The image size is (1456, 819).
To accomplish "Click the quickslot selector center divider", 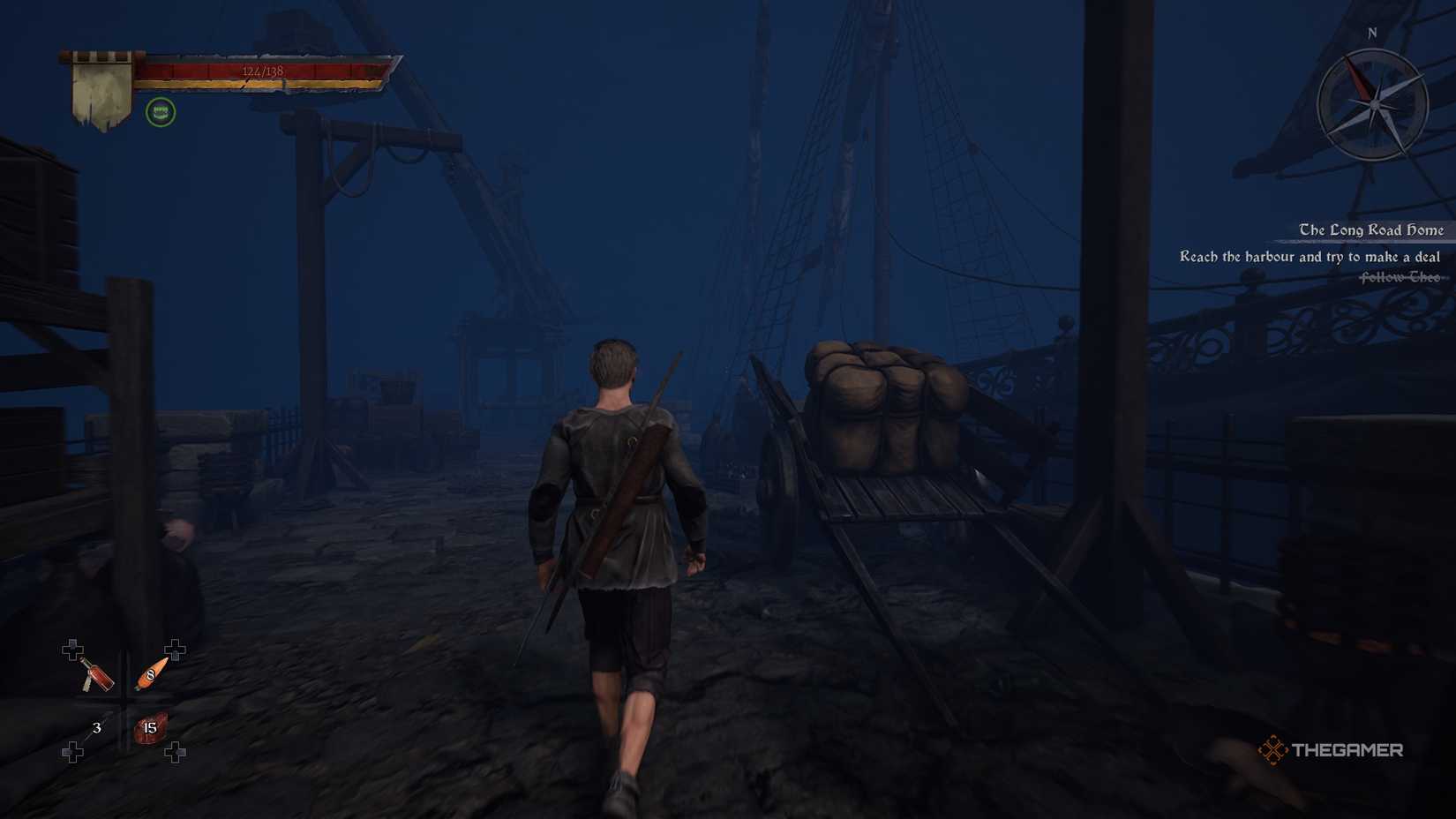I will coord(124,702).
